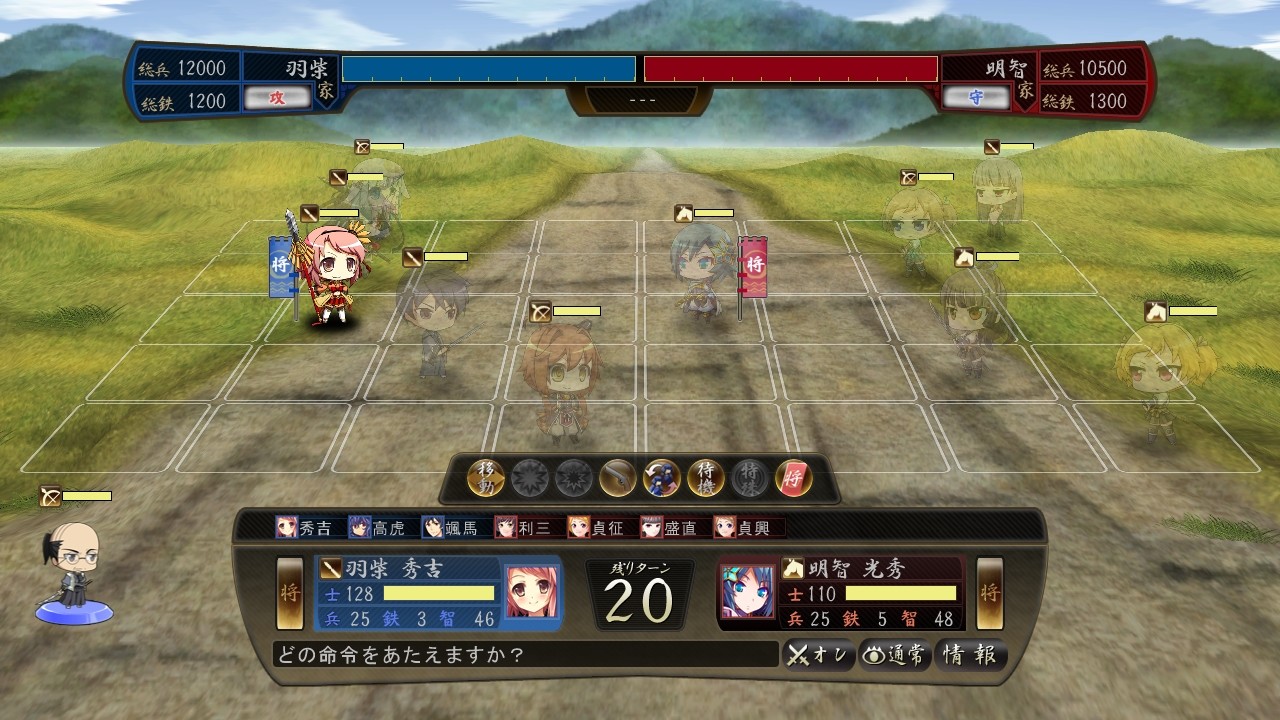This screenshot has height=720, width=1280.
Task: Click the 将 button beside 羽柴秀吉
Action: click(290, 593)
